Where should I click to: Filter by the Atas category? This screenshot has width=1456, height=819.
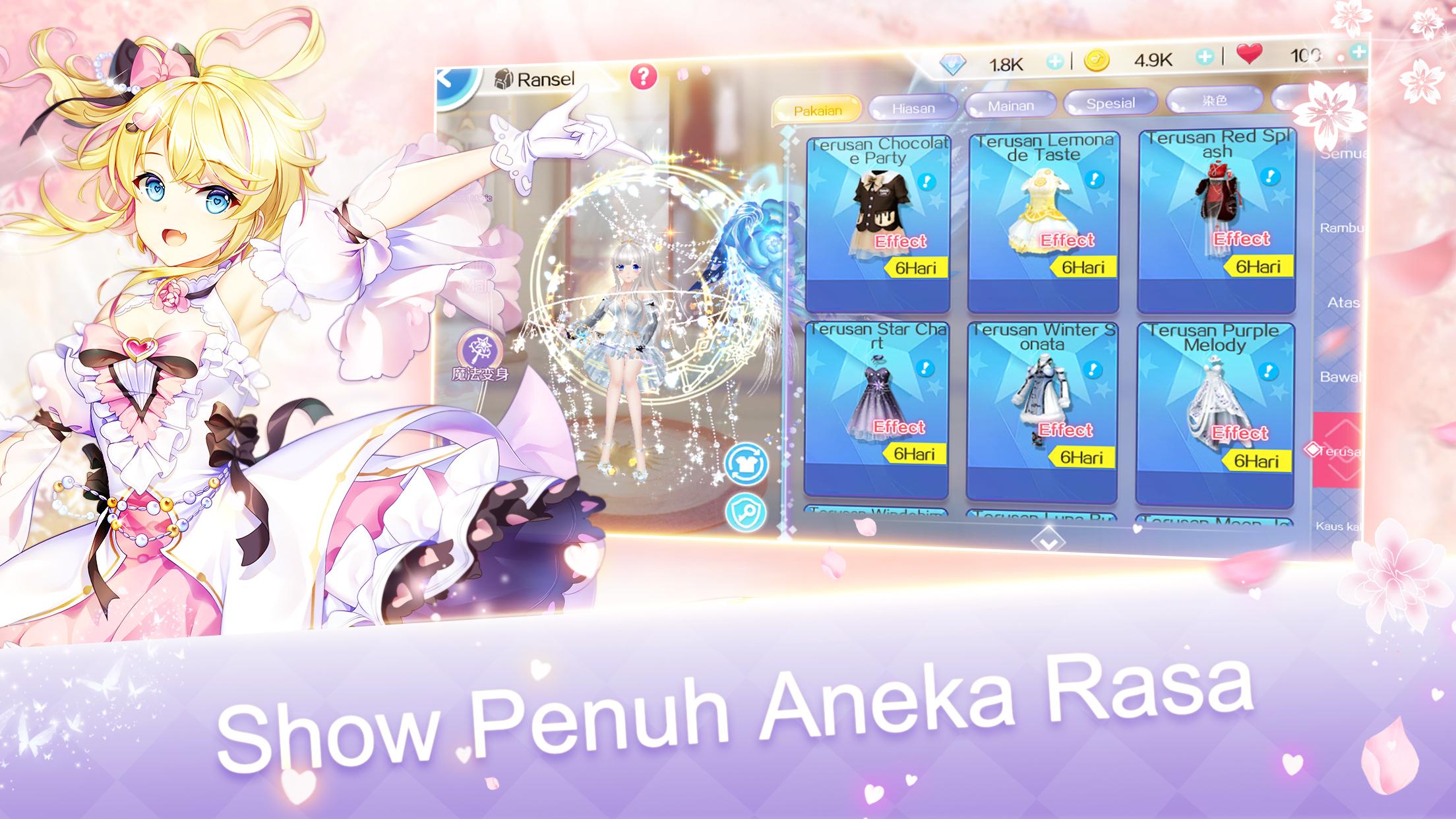(1343, 303)
